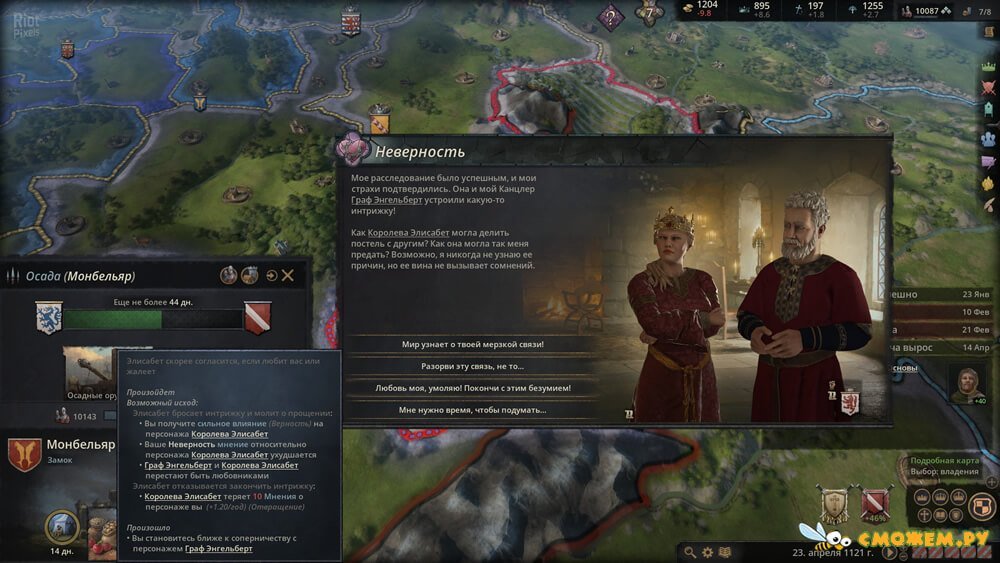Screen dimensions: 1000x563
Task: Open the alert badge showing 7
Action: tap(650, 15)
